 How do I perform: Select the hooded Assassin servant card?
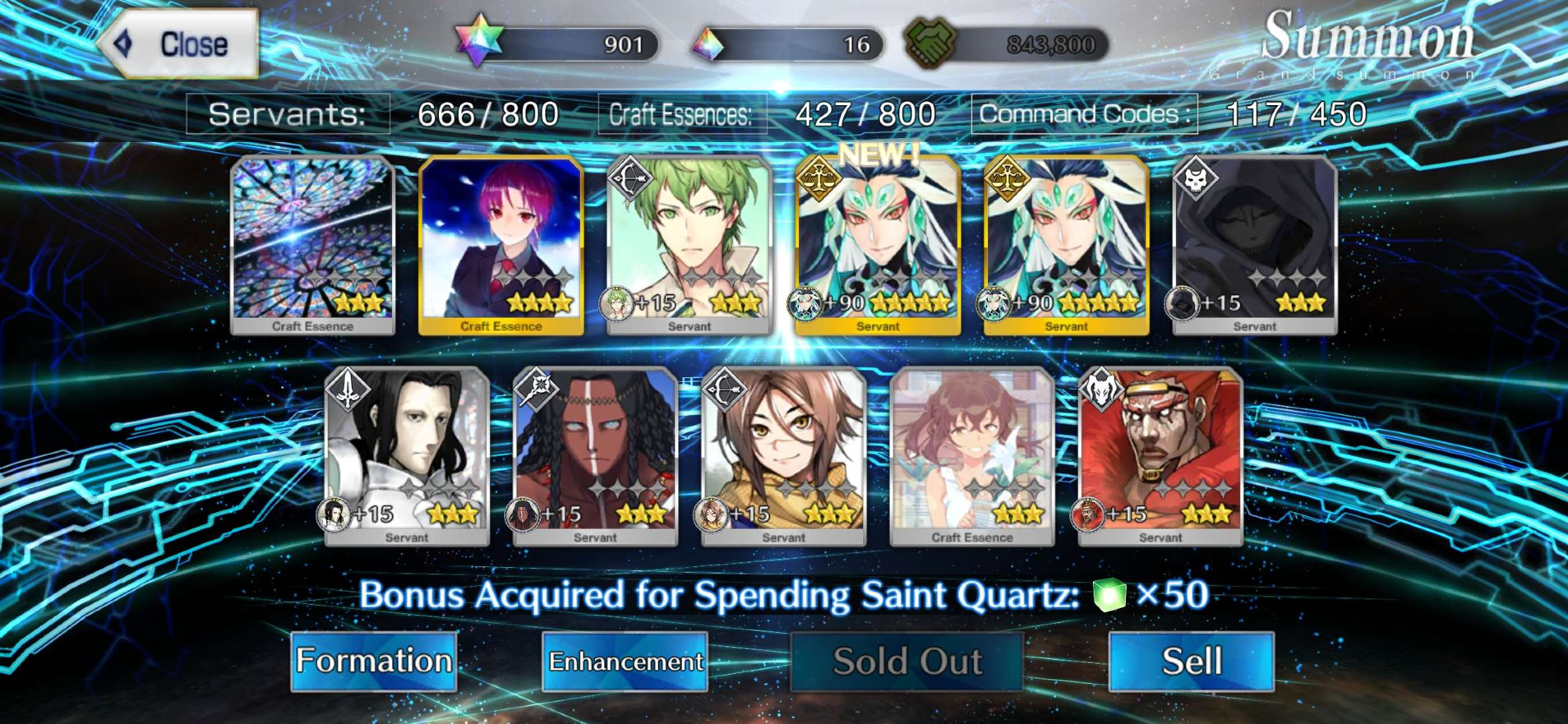click(1254, 245)
